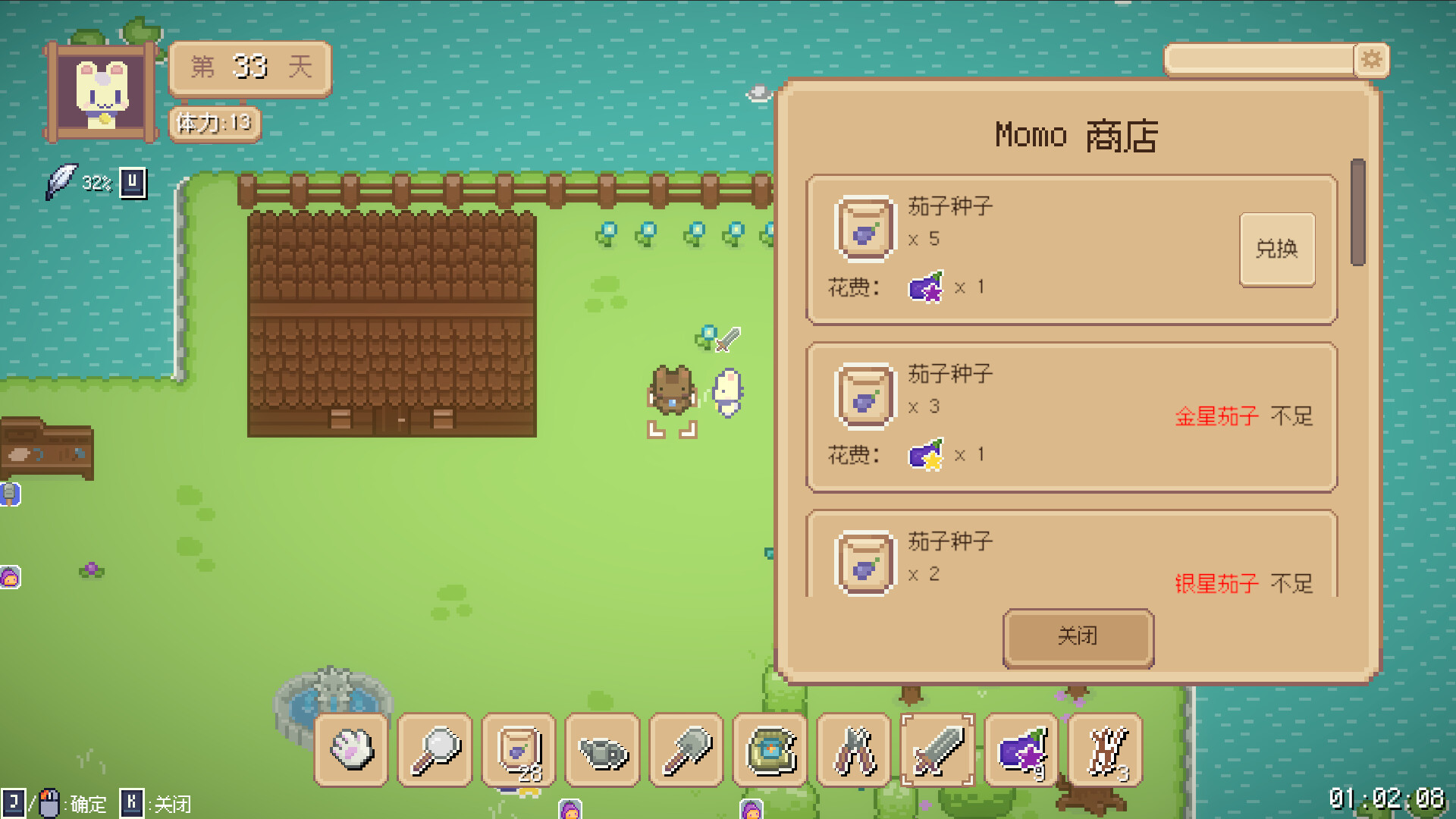The width and height of the screenshot is (1456, 819).
Task: Click the search field at top right
Action: pyautogui.click(x=1259, y=58)
